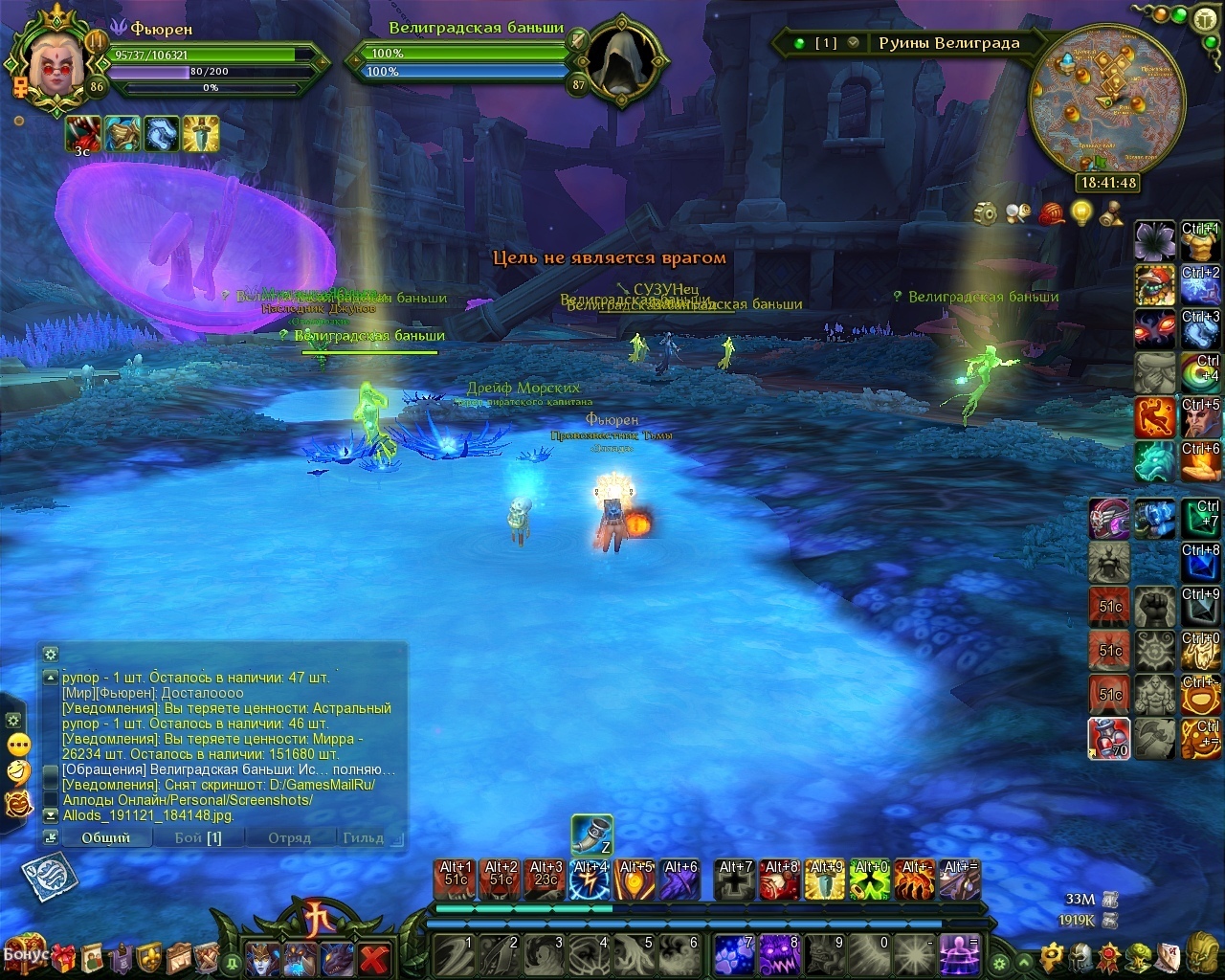Use the purple paw print skill
Image resolution: width=1225 pixels, height=980 pixels.
click(734, 954)
